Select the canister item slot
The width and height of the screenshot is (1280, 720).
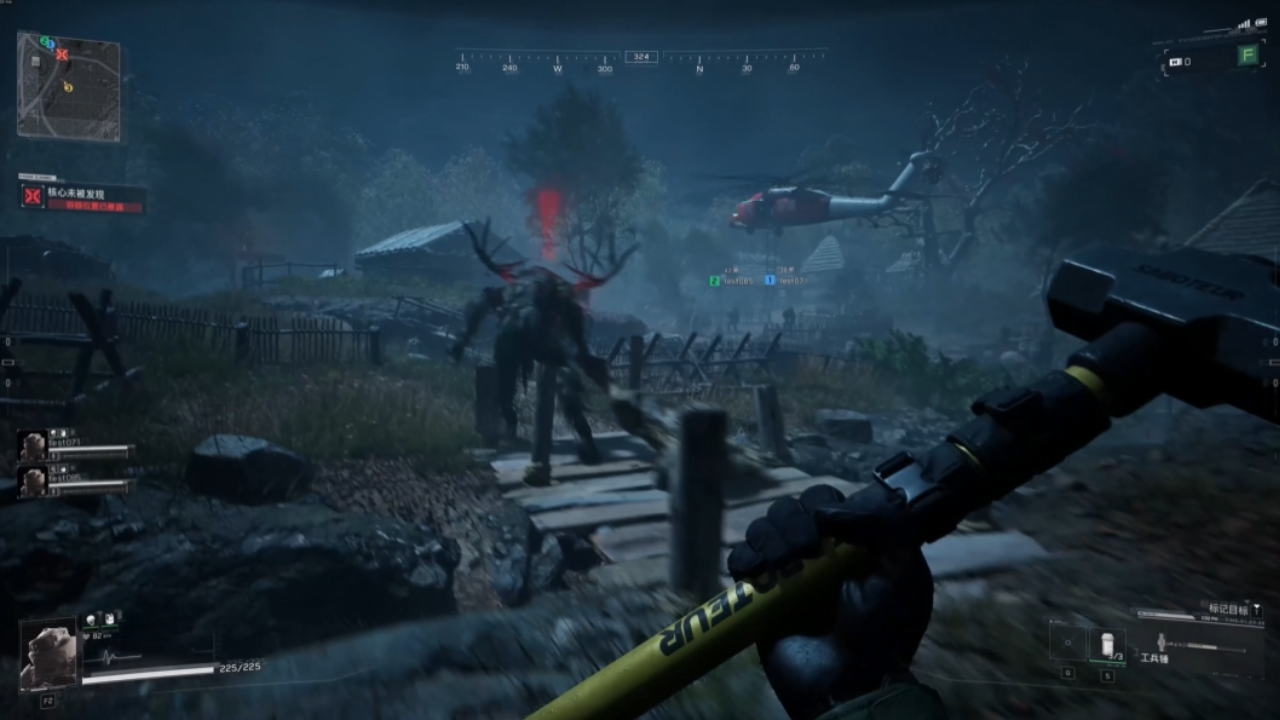coord(1107,643)
